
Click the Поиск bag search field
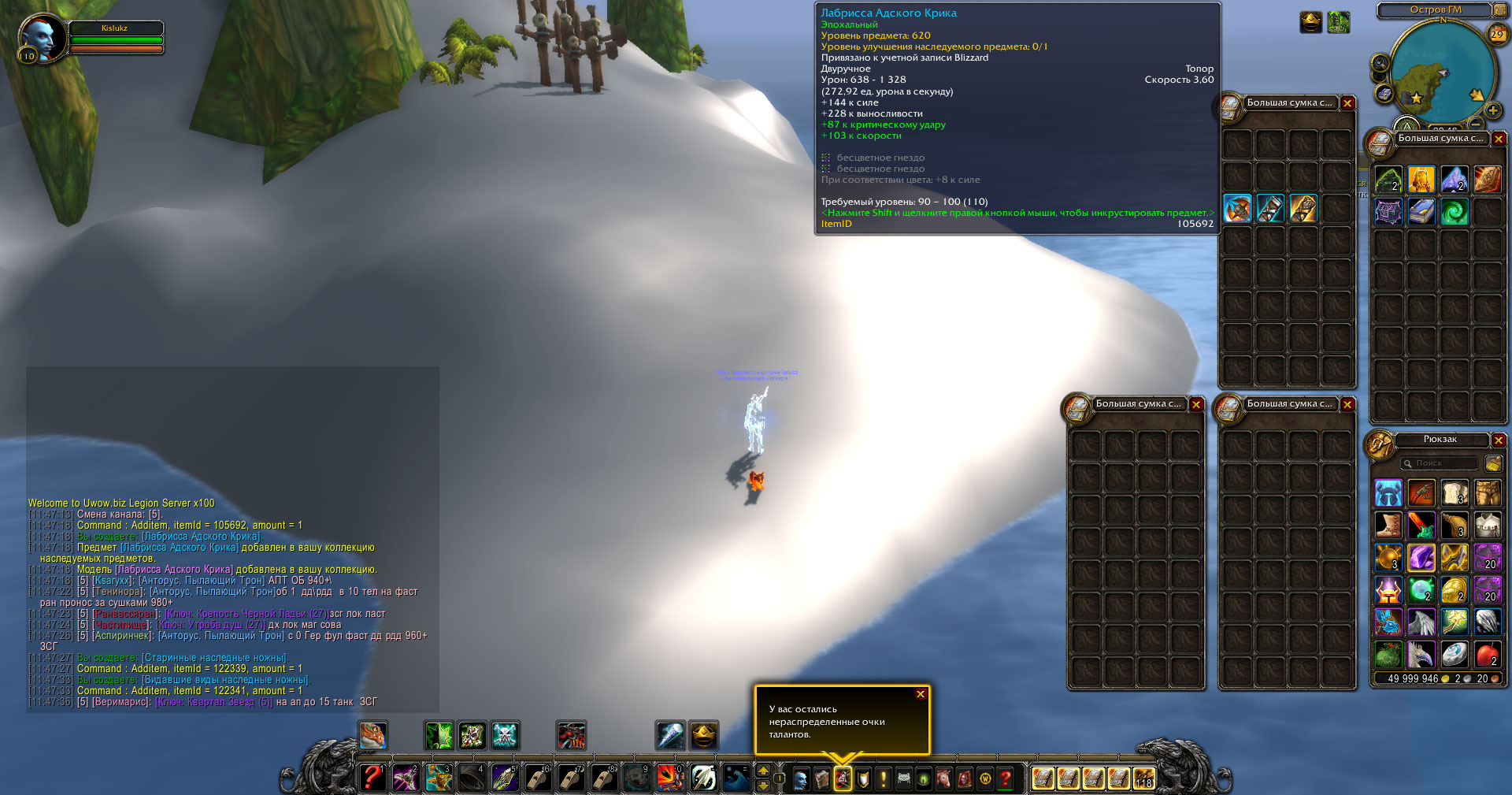[x=1440, y=463]
